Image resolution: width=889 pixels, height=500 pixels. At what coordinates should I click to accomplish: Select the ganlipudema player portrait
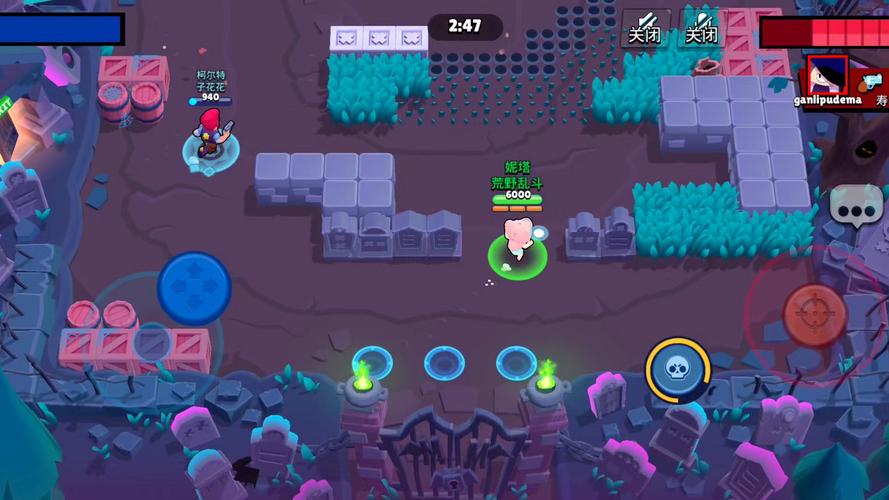[827, 75]
